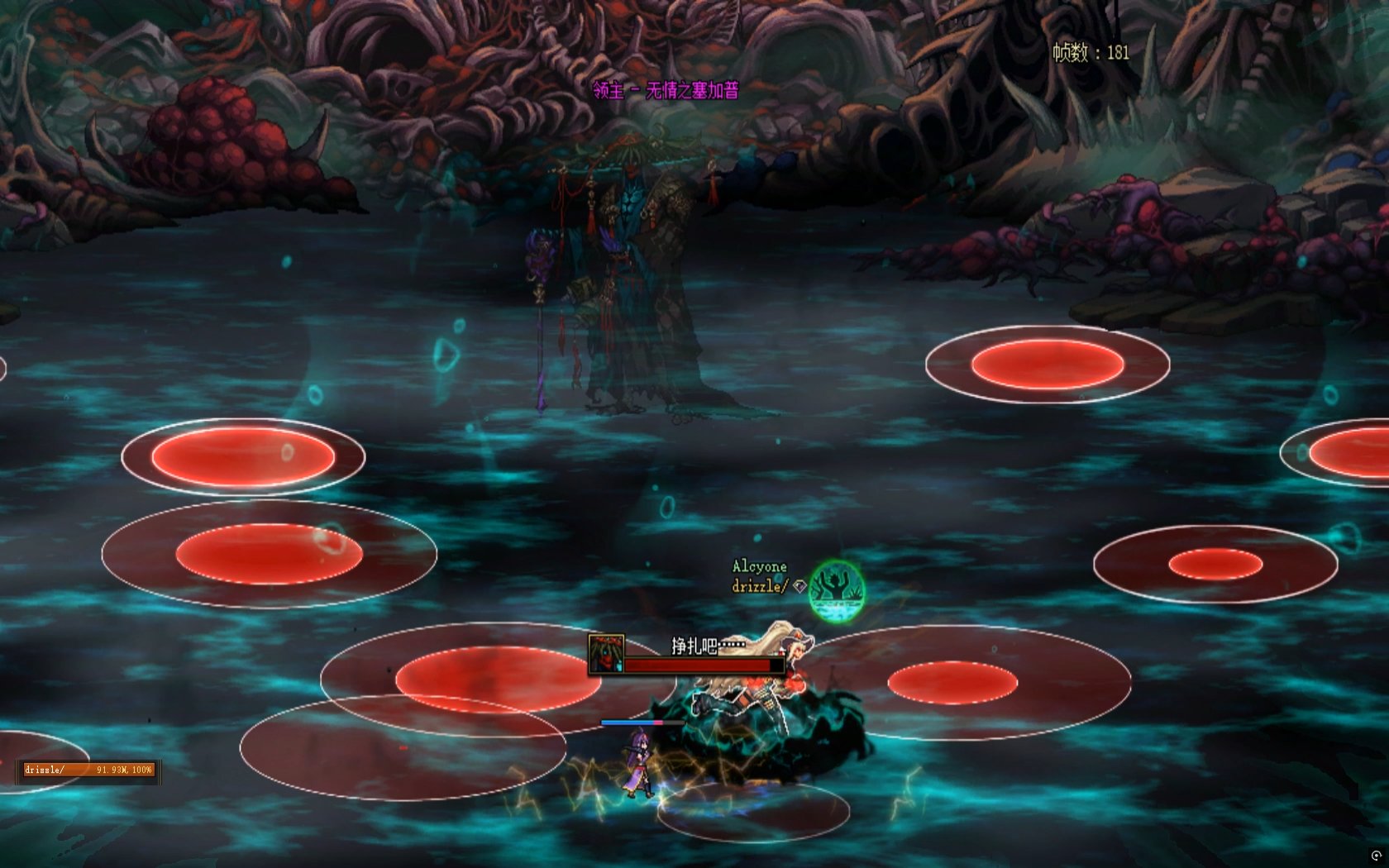The width and height of the screenshot is (1389, 868).
Task: Click the circular arrow icon in the corner
Action: click(x=1376, y=856)
